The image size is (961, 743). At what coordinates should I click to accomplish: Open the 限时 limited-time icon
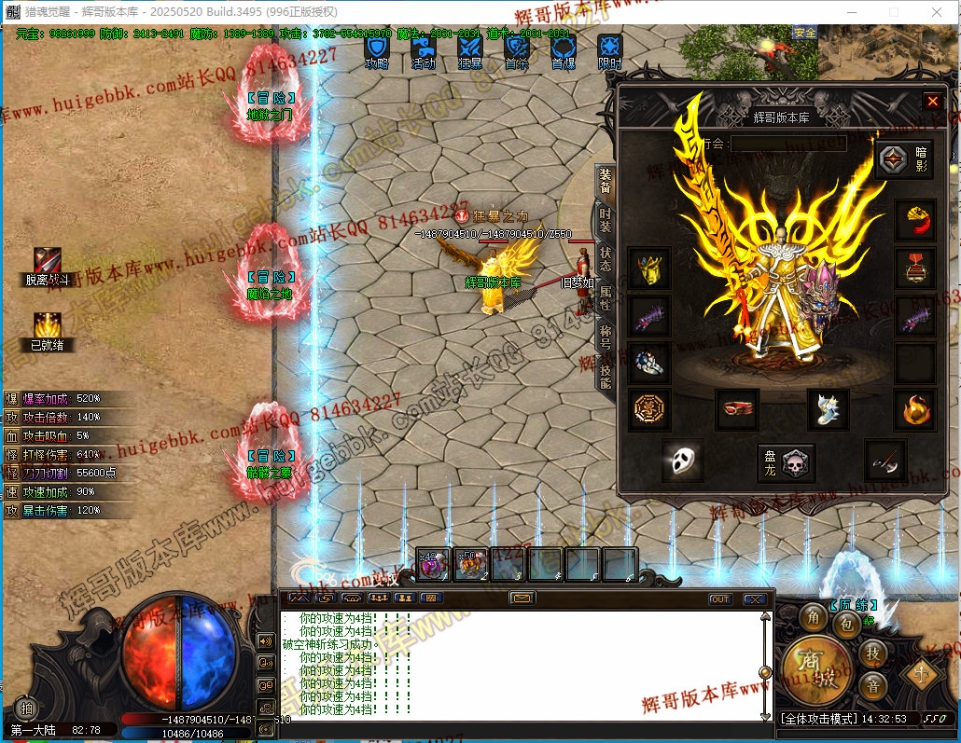pos(609,49)
